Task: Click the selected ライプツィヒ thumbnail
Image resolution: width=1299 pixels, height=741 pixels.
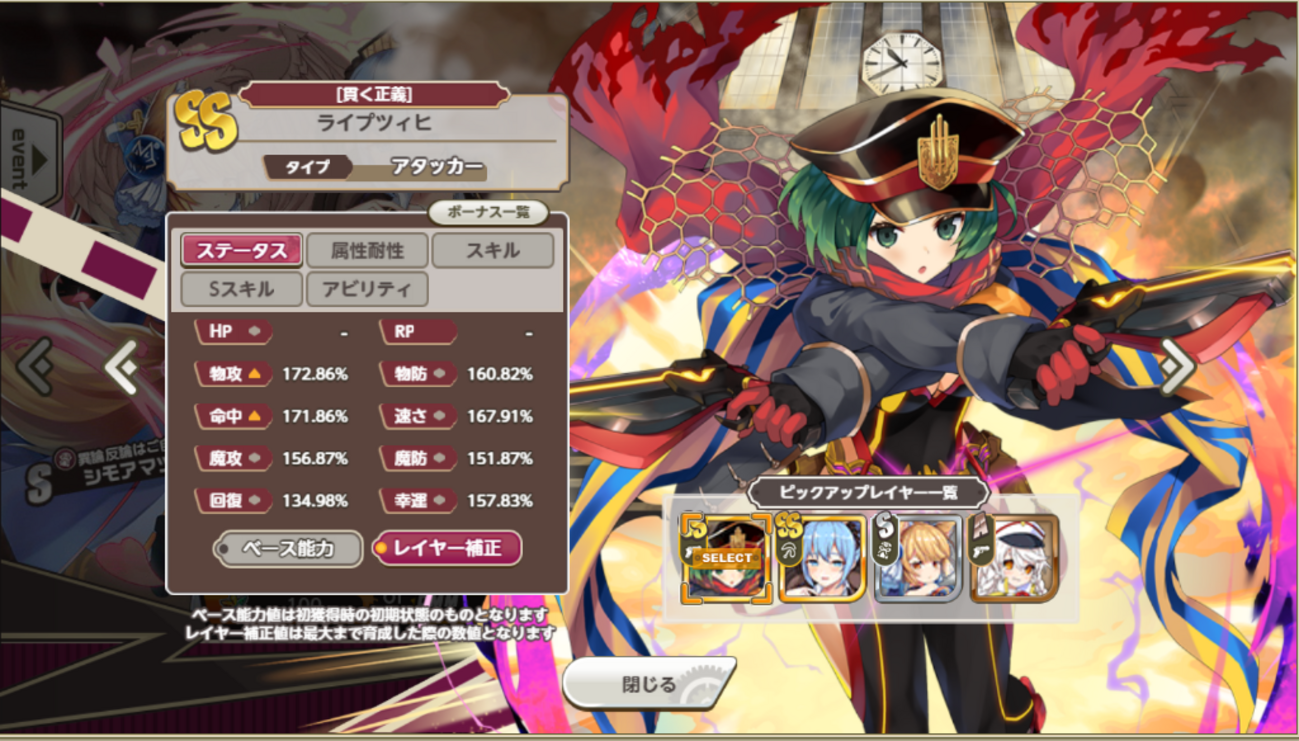Action: pyautogui.click(x=726, y=558)
